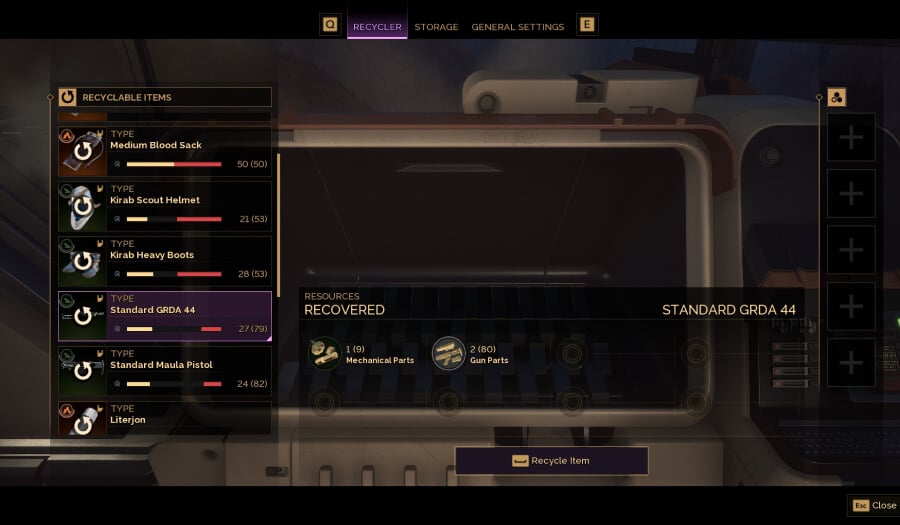Click the Mechanical Parts resource icon
This screenshot has height=525, width=900.
[x=324, y=354]
